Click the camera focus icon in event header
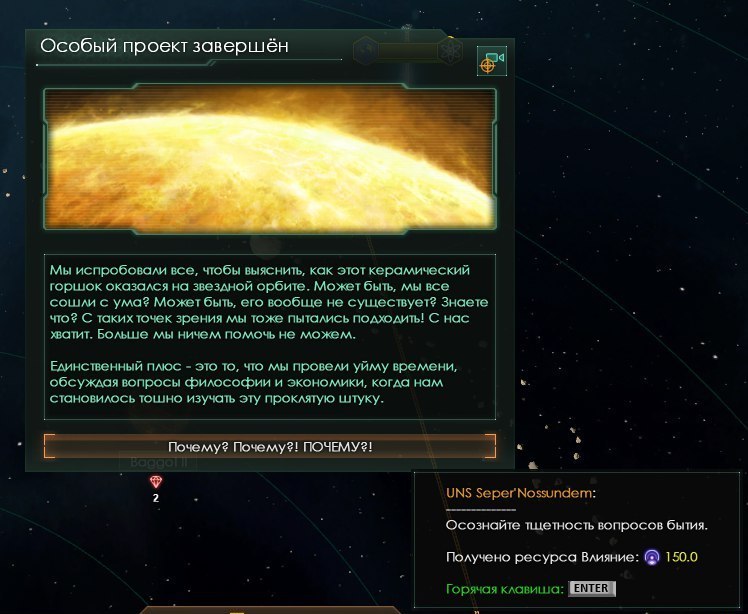The image size is (748, 614). click(491, 62)
